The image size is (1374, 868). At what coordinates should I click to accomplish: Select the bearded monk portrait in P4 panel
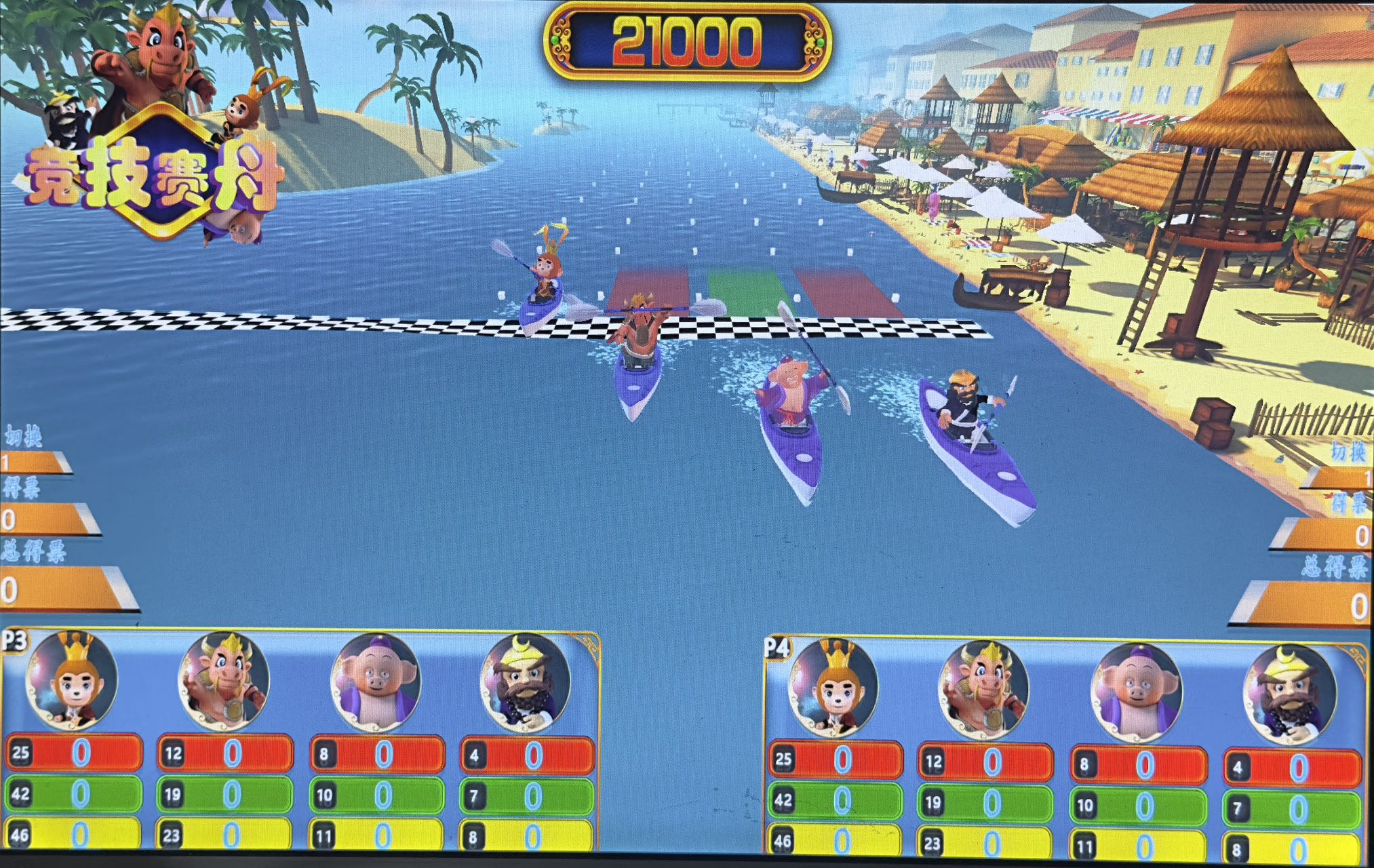(1289, 694)
